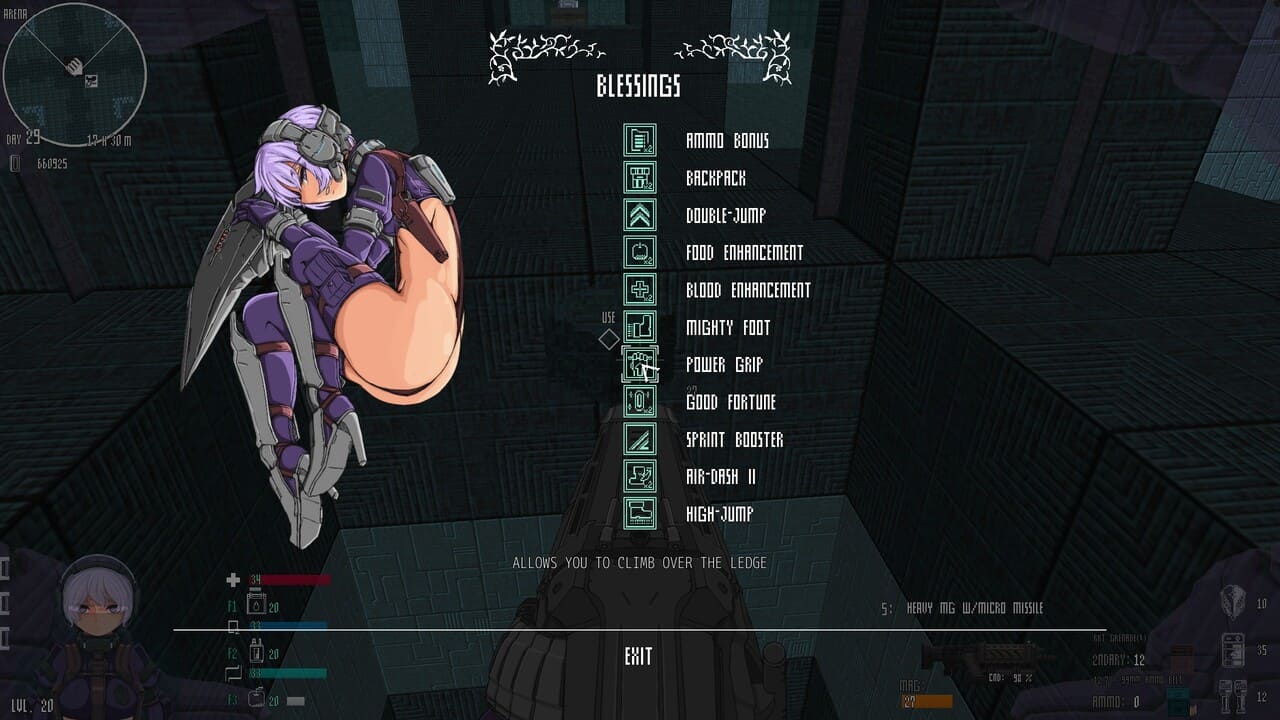Exit the Blessings menu
The image size is (1280, 720).
coord(638,657)
